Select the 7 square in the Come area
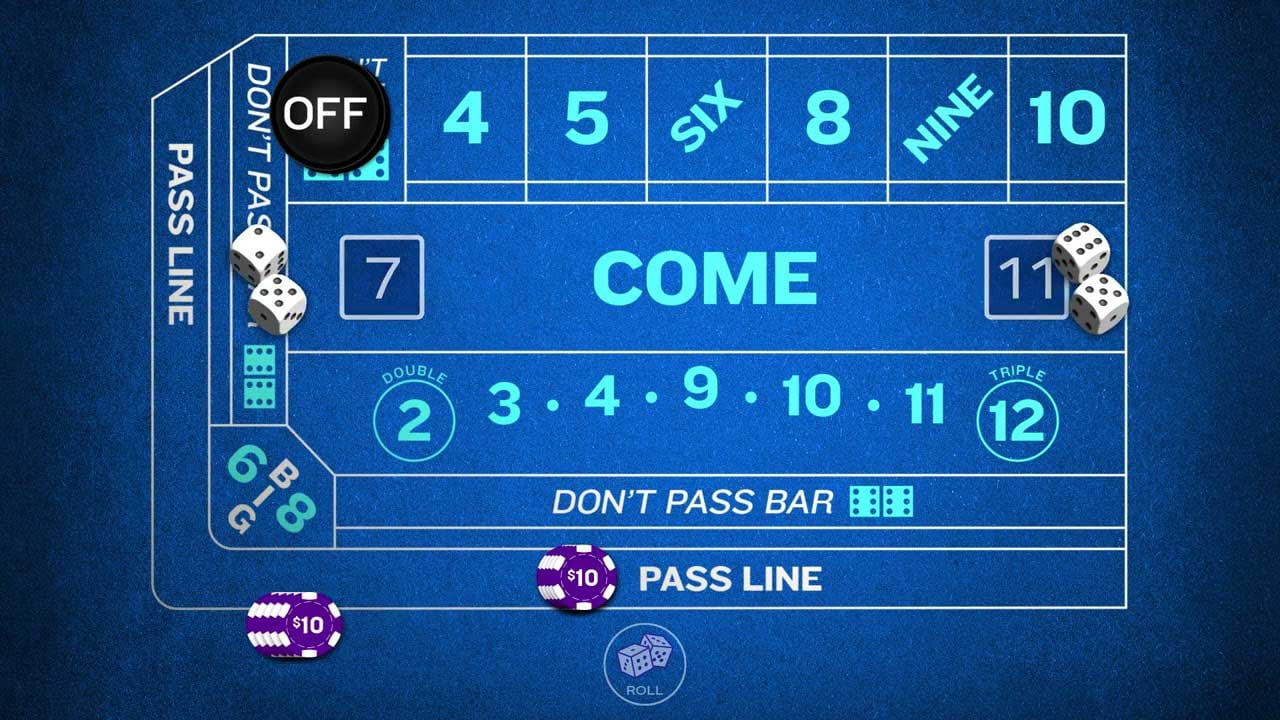 click(x=382, y=277)
